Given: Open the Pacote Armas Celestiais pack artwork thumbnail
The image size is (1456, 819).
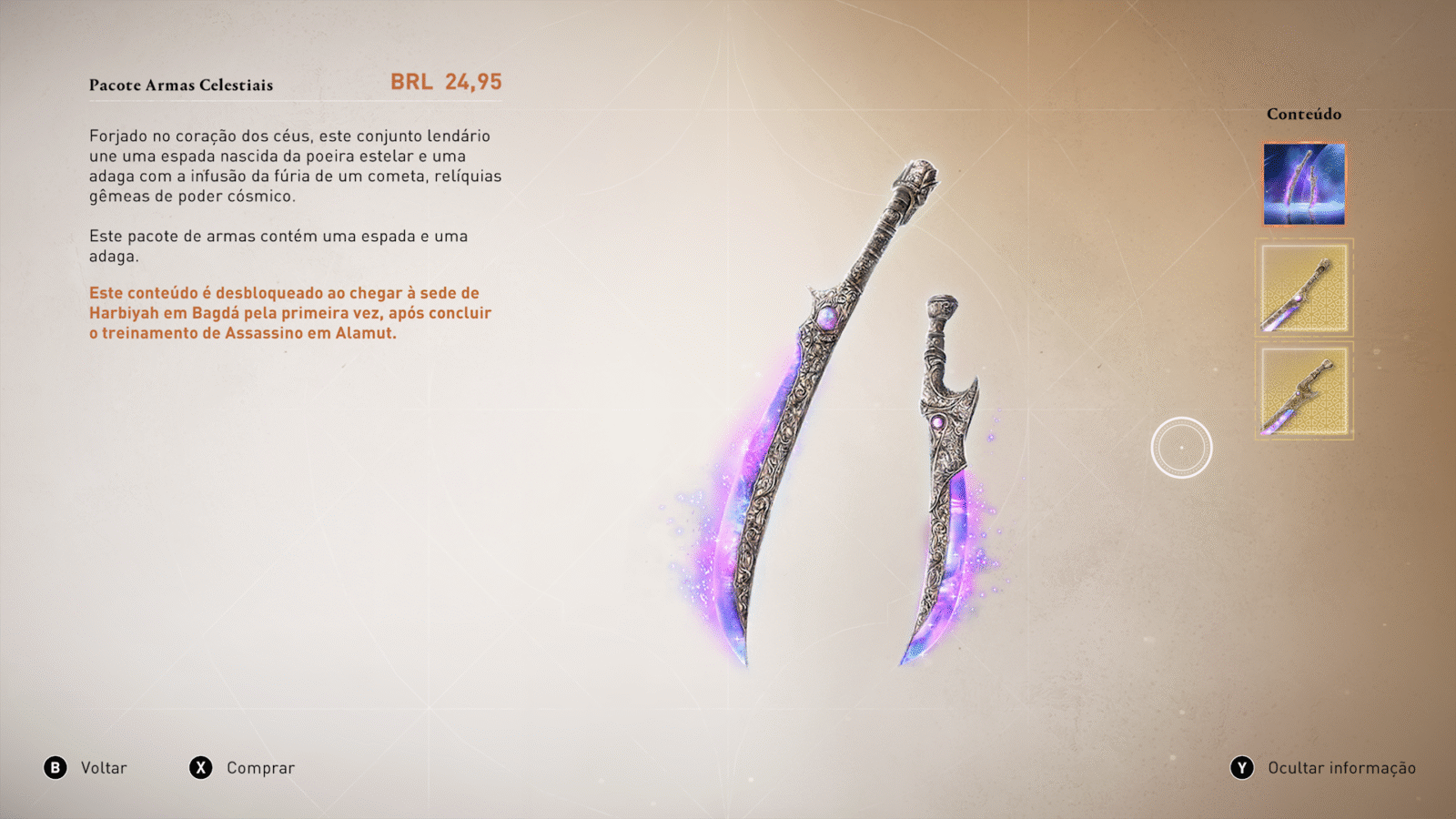Looking at the screenshot, I should pos(1303,182).
